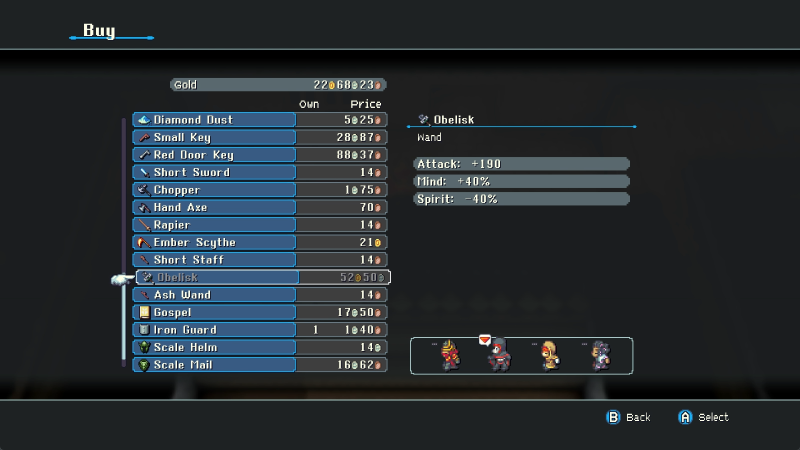Select the Rapier item row

tap(215, 225)
